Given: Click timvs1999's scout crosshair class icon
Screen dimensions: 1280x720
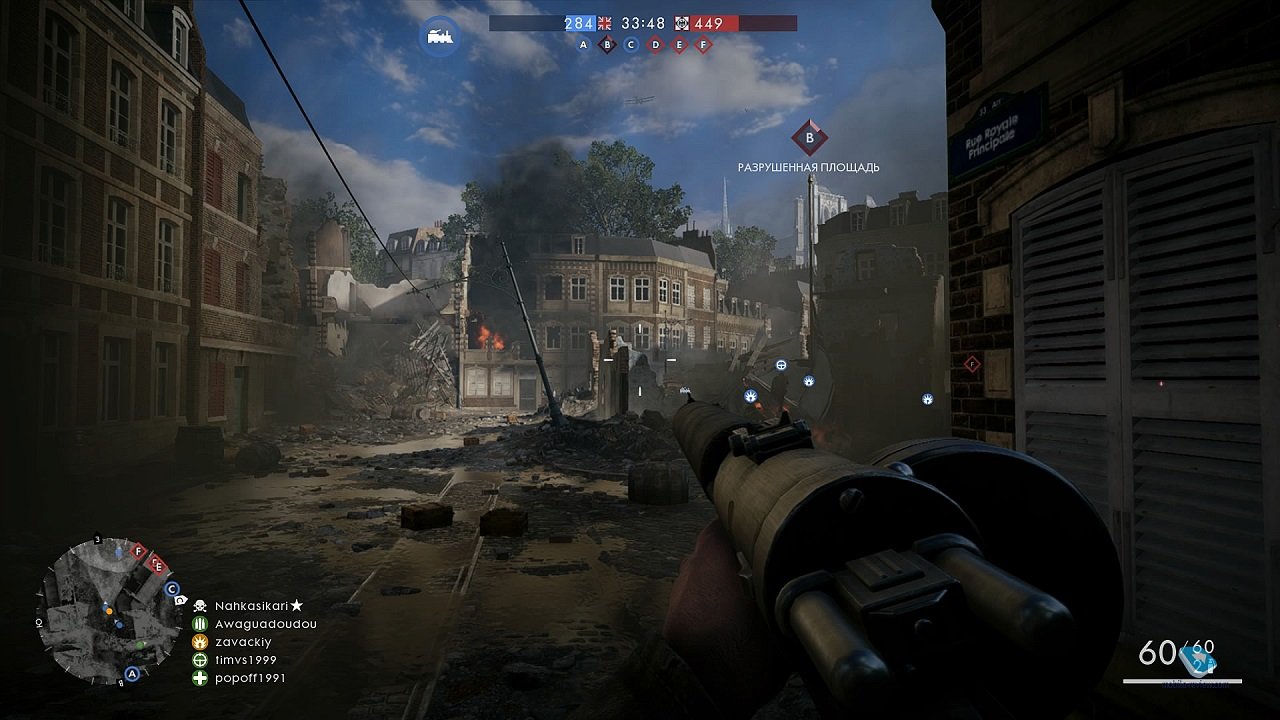Looking at the screenshot, I should pyautogui.click(x=200, y=660).
